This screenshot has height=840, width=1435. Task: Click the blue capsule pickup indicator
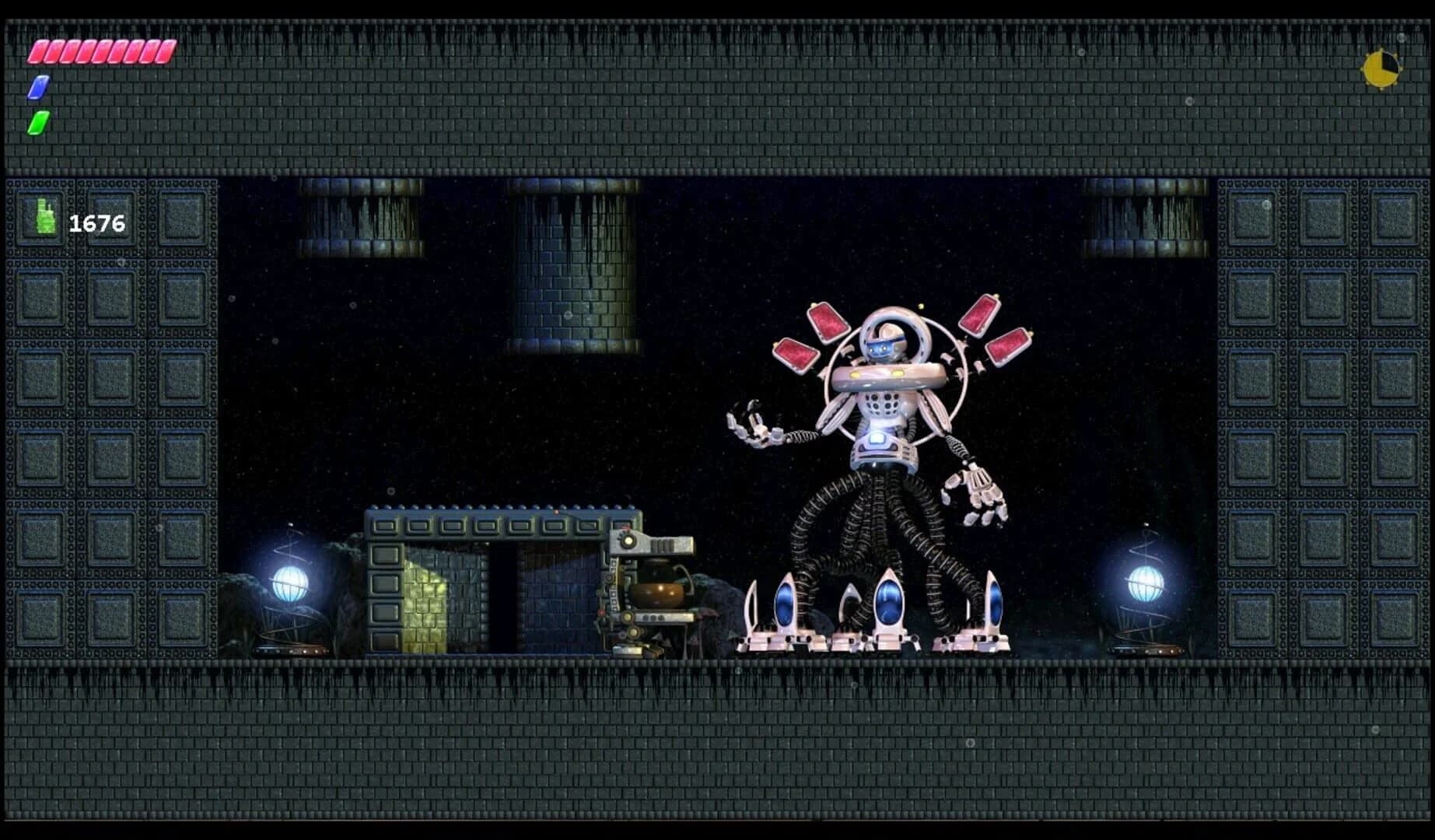(x=37, y=86)
